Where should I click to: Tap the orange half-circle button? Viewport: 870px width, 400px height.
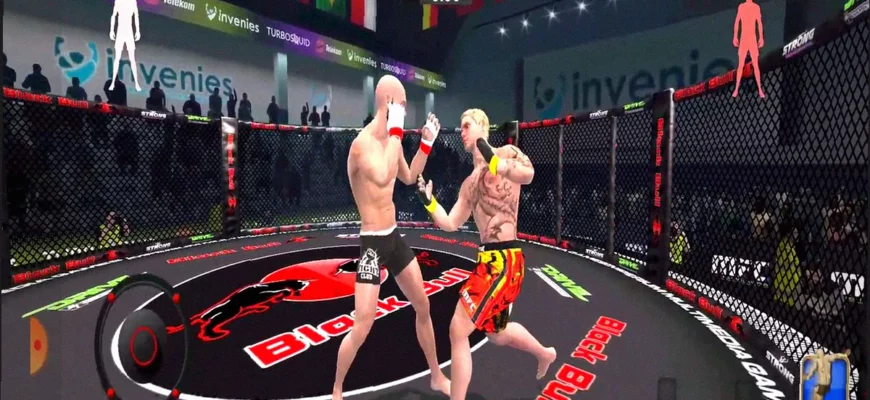click(38, 345)
